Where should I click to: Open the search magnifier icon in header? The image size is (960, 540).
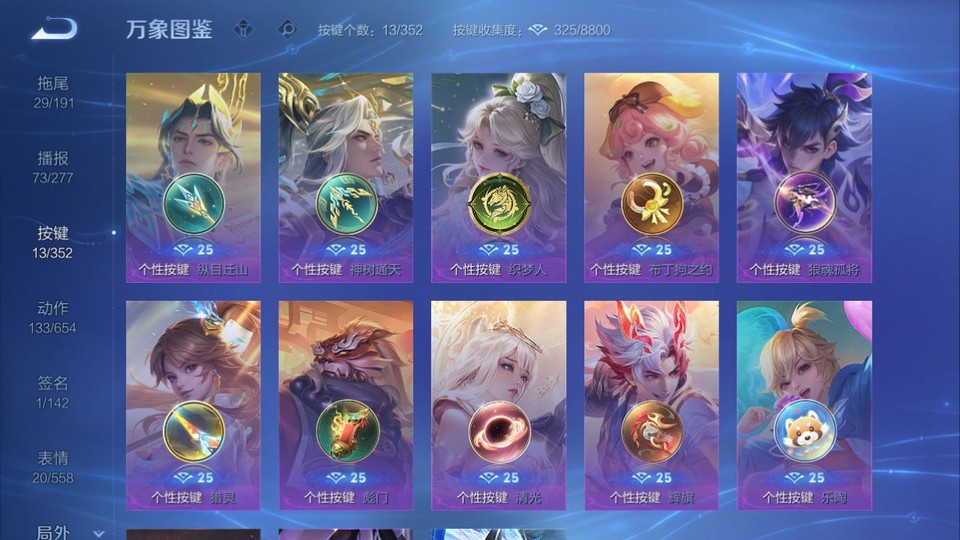pyautogui.click(x=287, y=29)
